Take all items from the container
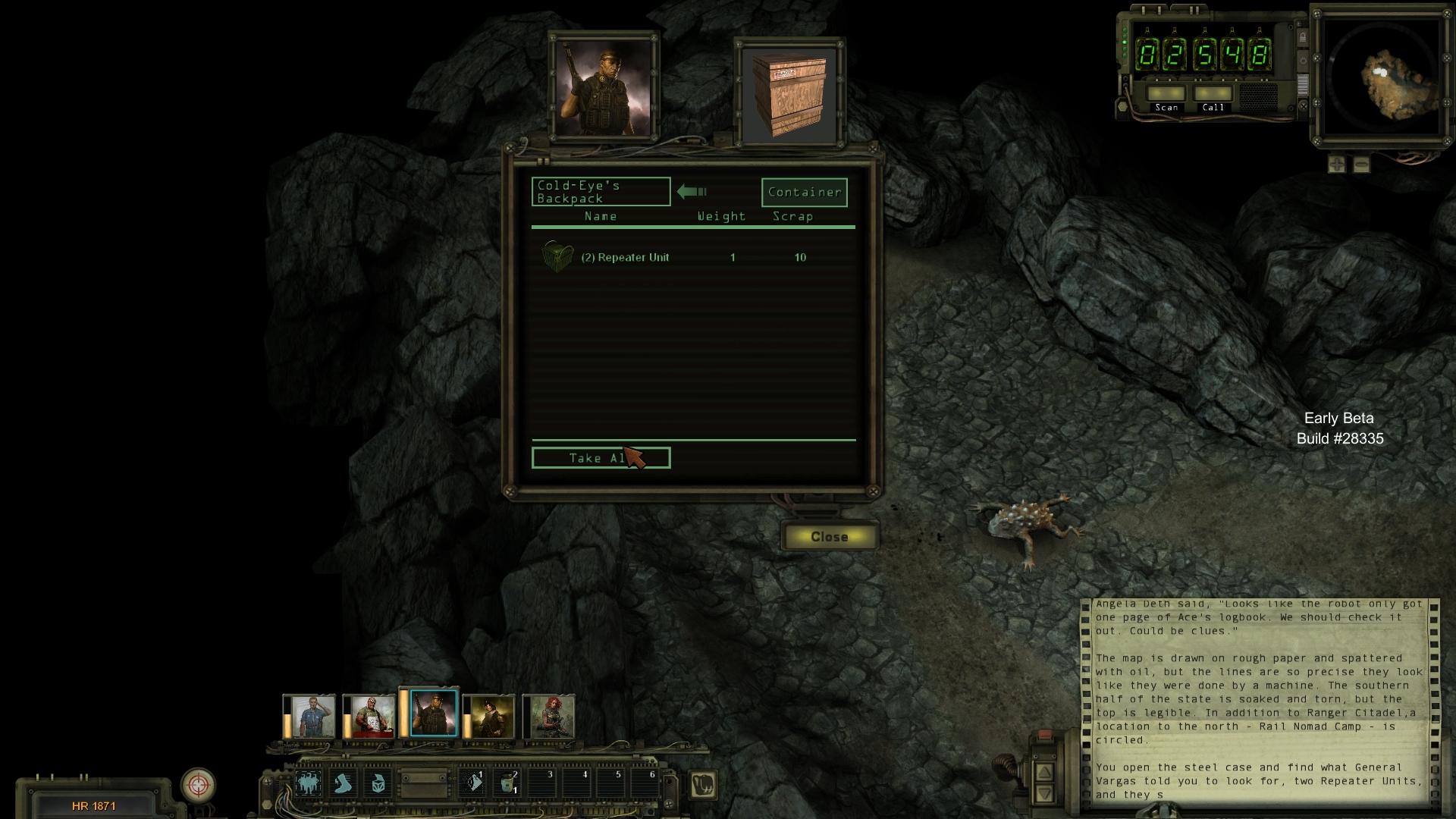Viewport: 1456px width, 819px height. pyautogui.click(x=601, y=458)
